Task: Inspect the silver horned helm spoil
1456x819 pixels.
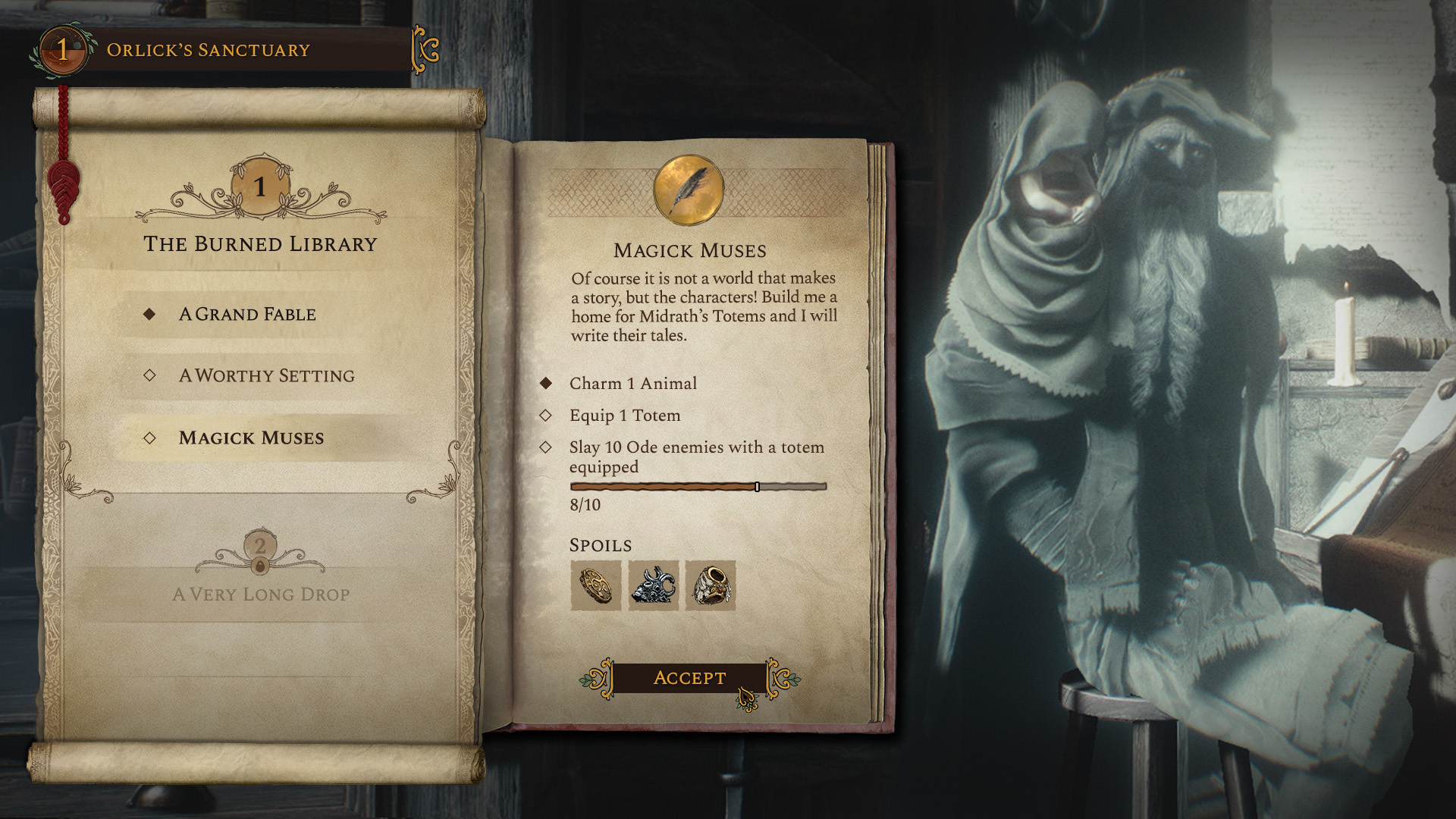Action: [653, 585]
